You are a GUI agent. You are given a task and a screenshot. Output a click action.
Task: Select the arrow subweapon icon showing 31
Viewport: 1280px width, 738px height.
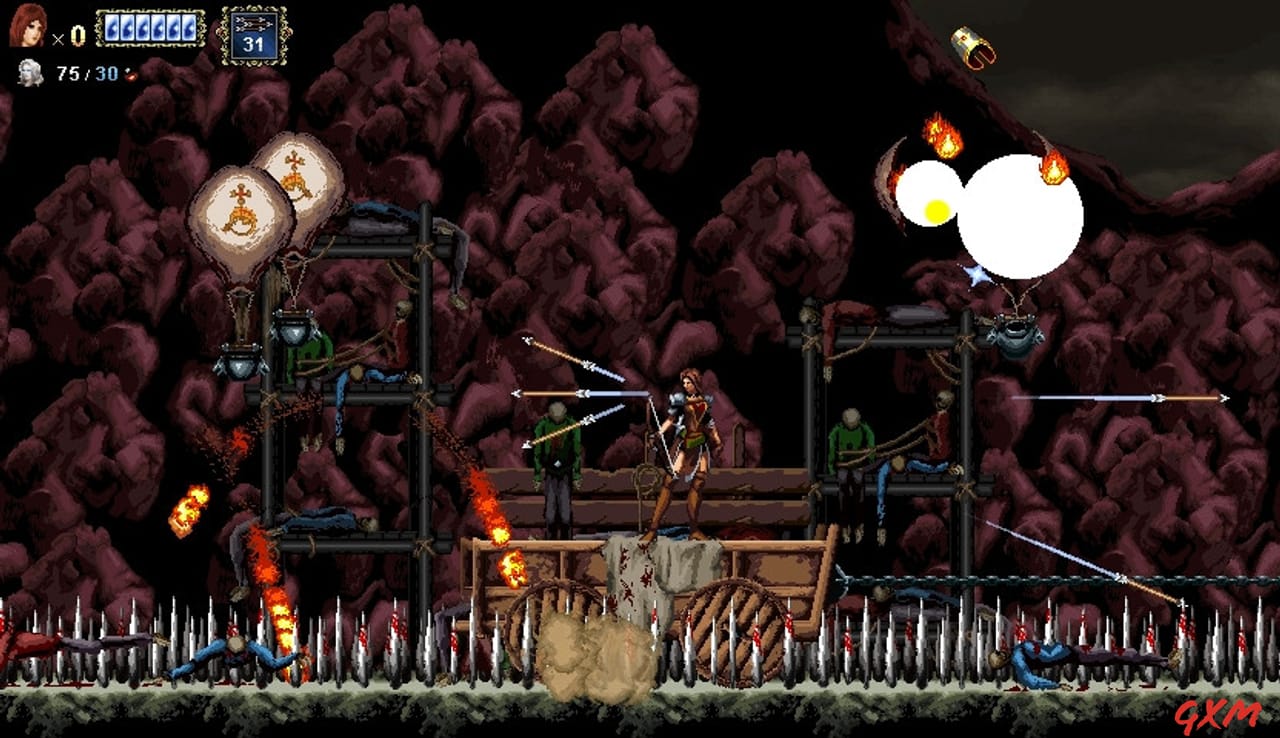pos(255,35)
